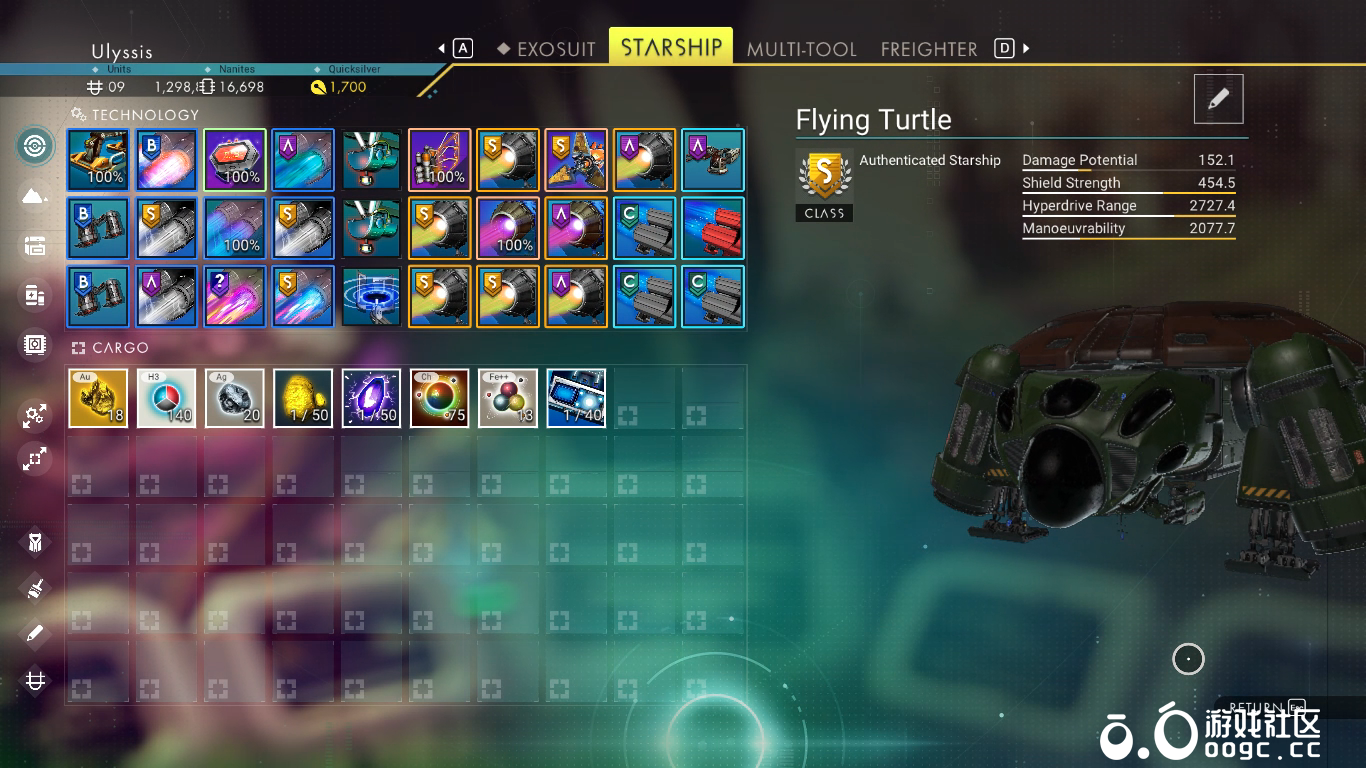The height and width of the screenshot is (768, 1366).
Task: Choose the blue ring teleporter technology slot
Action: (x=371, y=296)
